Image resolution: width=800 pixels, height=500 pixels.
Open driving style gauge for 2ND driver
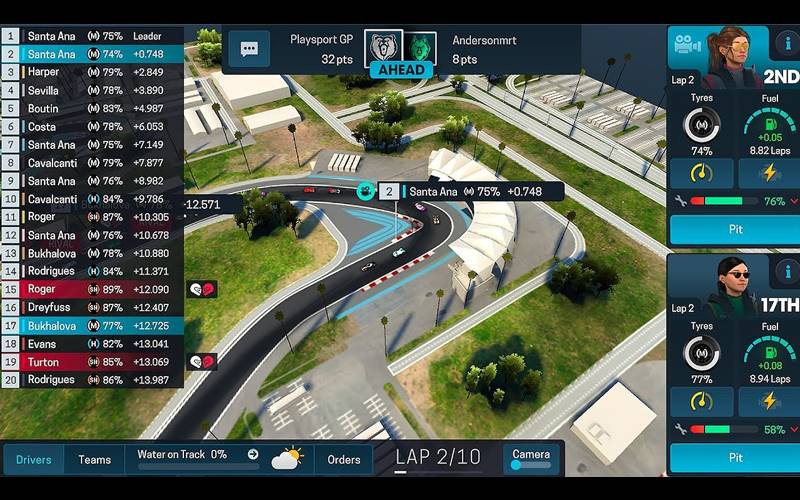tap(700, 173)
